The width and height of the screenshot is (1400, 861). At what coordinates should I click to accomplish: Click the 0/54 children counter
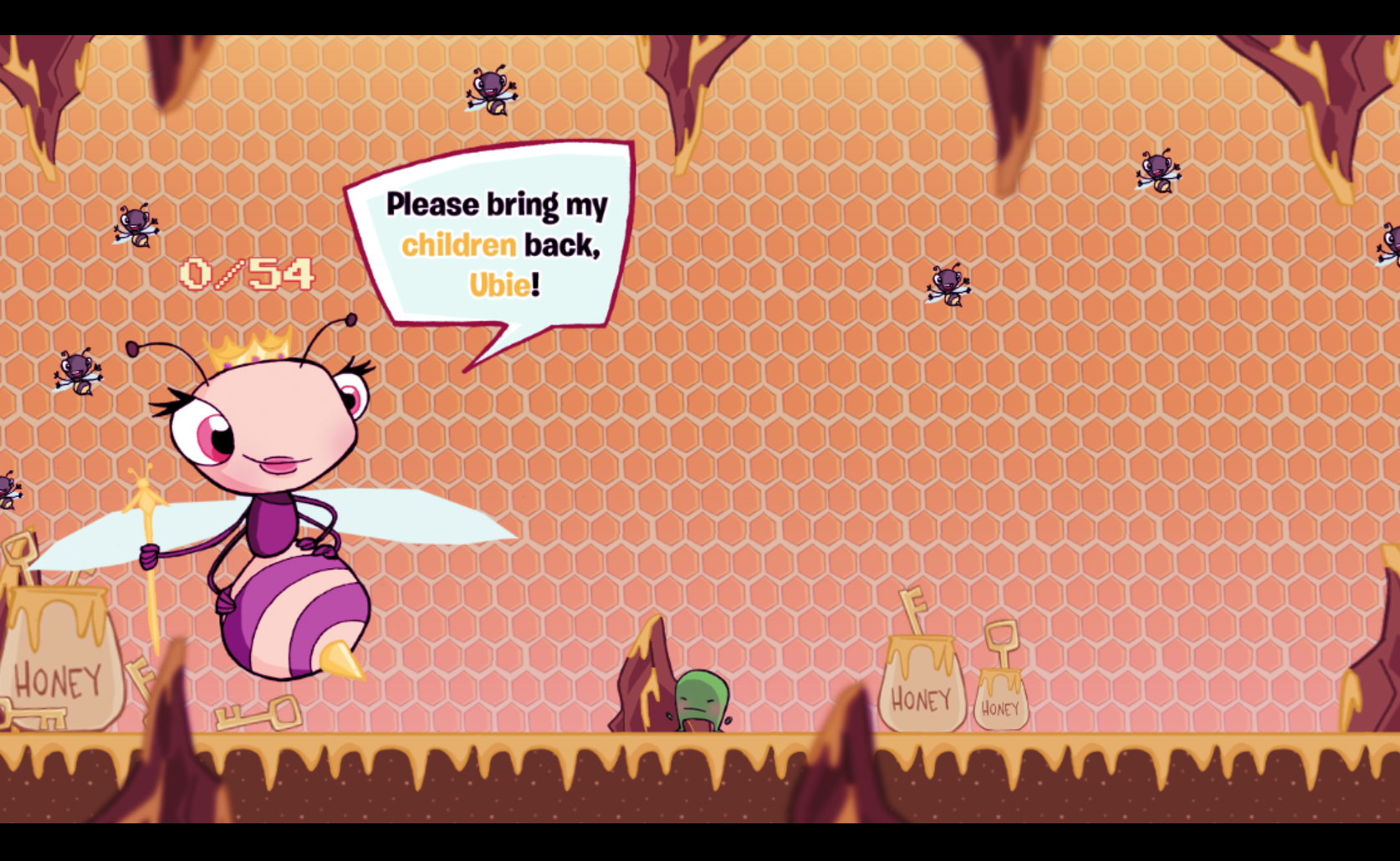pyautogui.click(x=245, y=274)
